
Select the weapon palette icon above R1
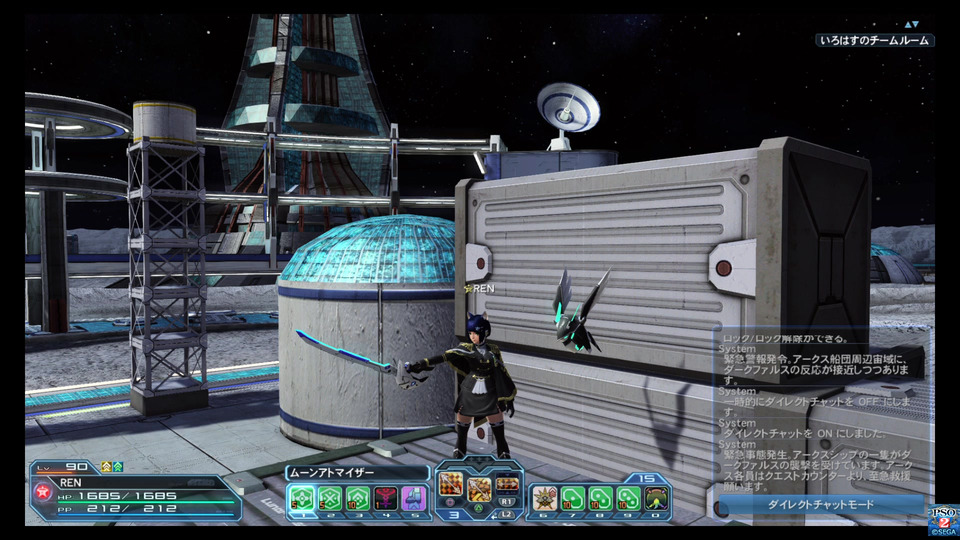[x=507, y=484]
